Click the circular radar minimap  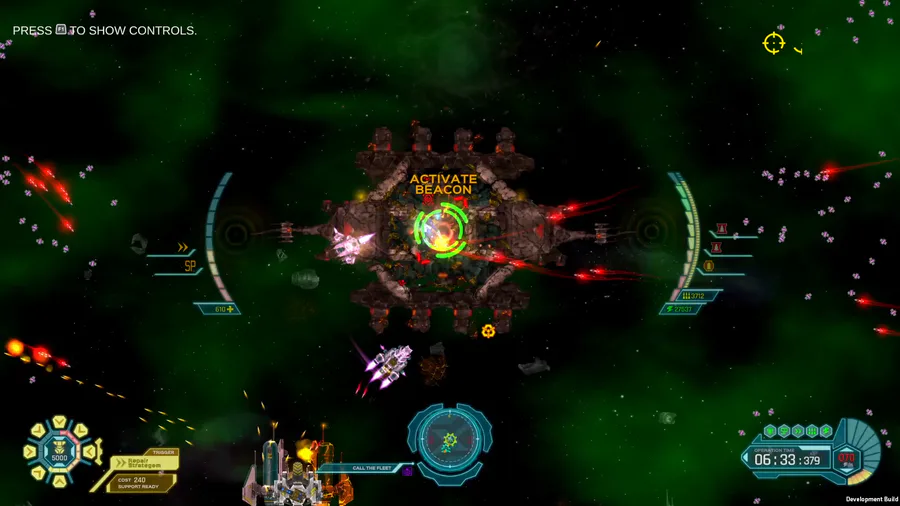[x=449, y=439]
